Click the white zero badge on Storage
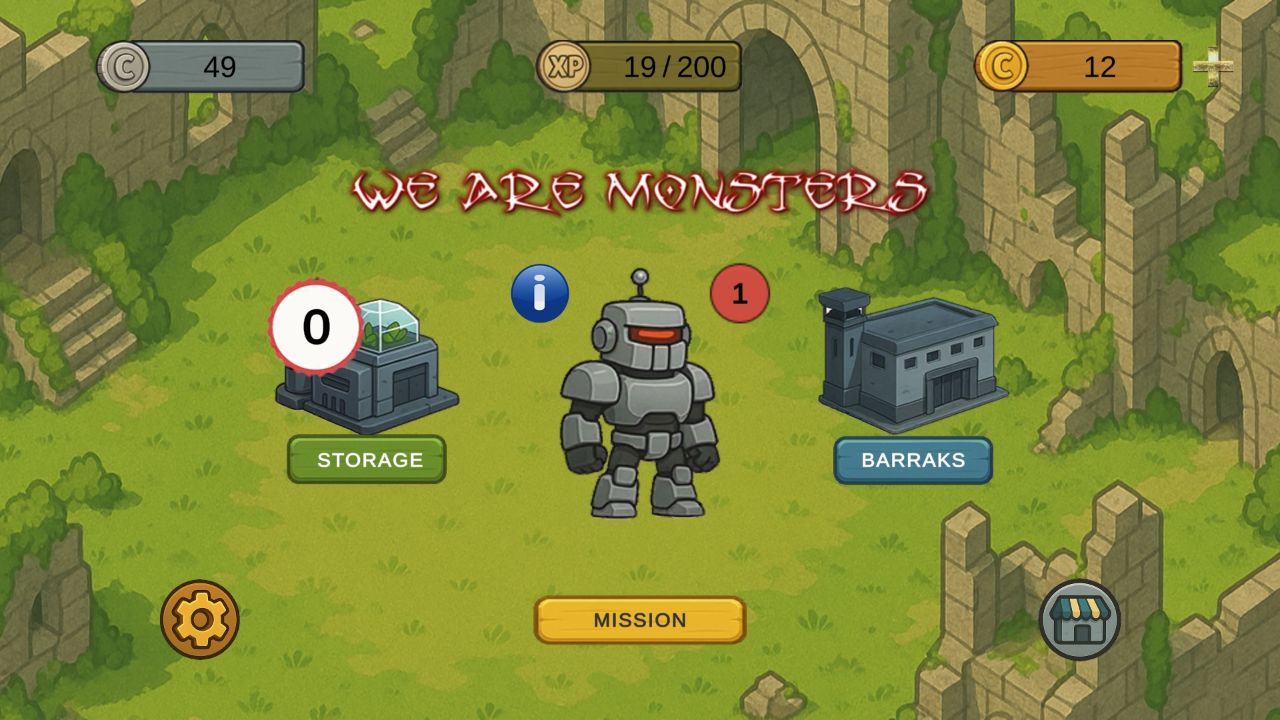Image resolution: width=1280 pixels, height=720 pixels. (x=316, y=326)
